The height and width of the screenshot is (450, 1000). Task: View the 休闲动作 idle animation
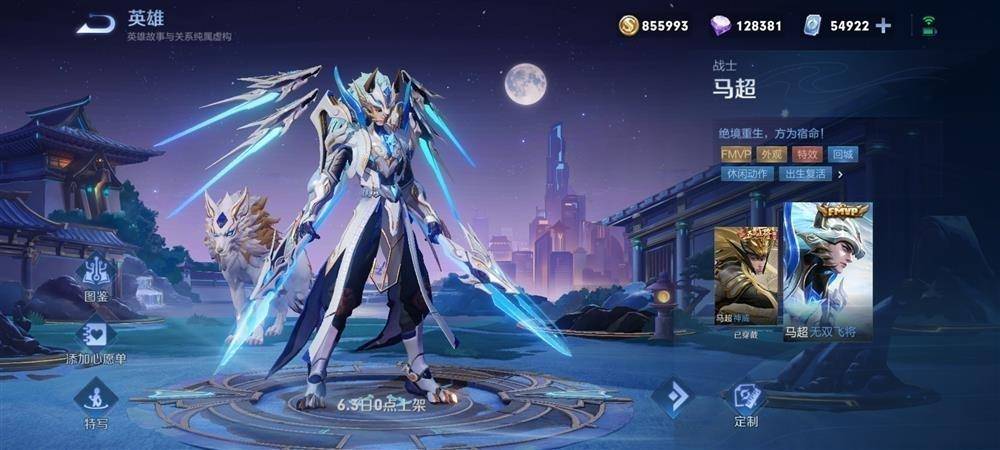(746, 174)
